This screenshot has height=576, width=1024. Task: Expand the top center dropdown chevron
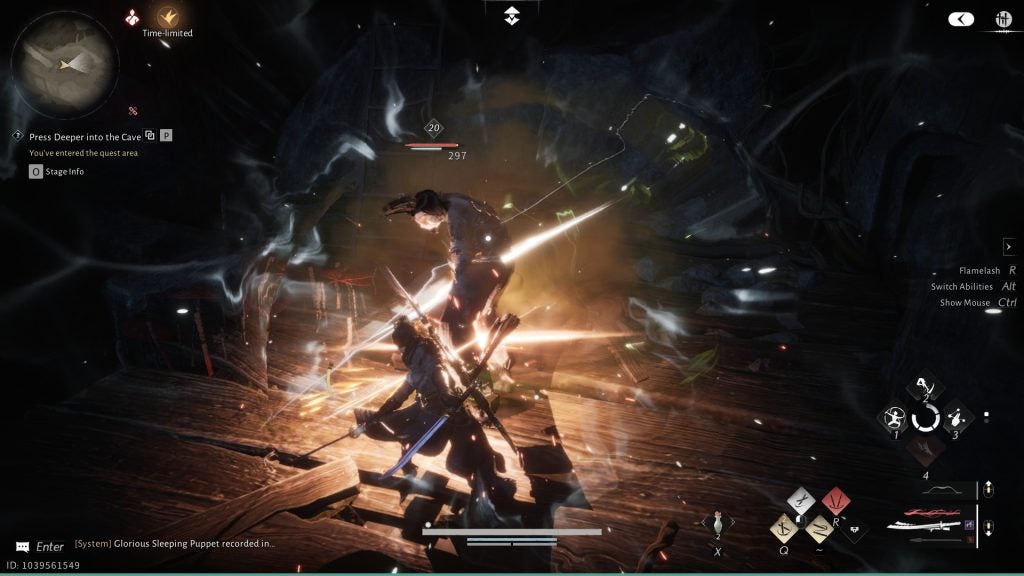[x=511, y=14]
